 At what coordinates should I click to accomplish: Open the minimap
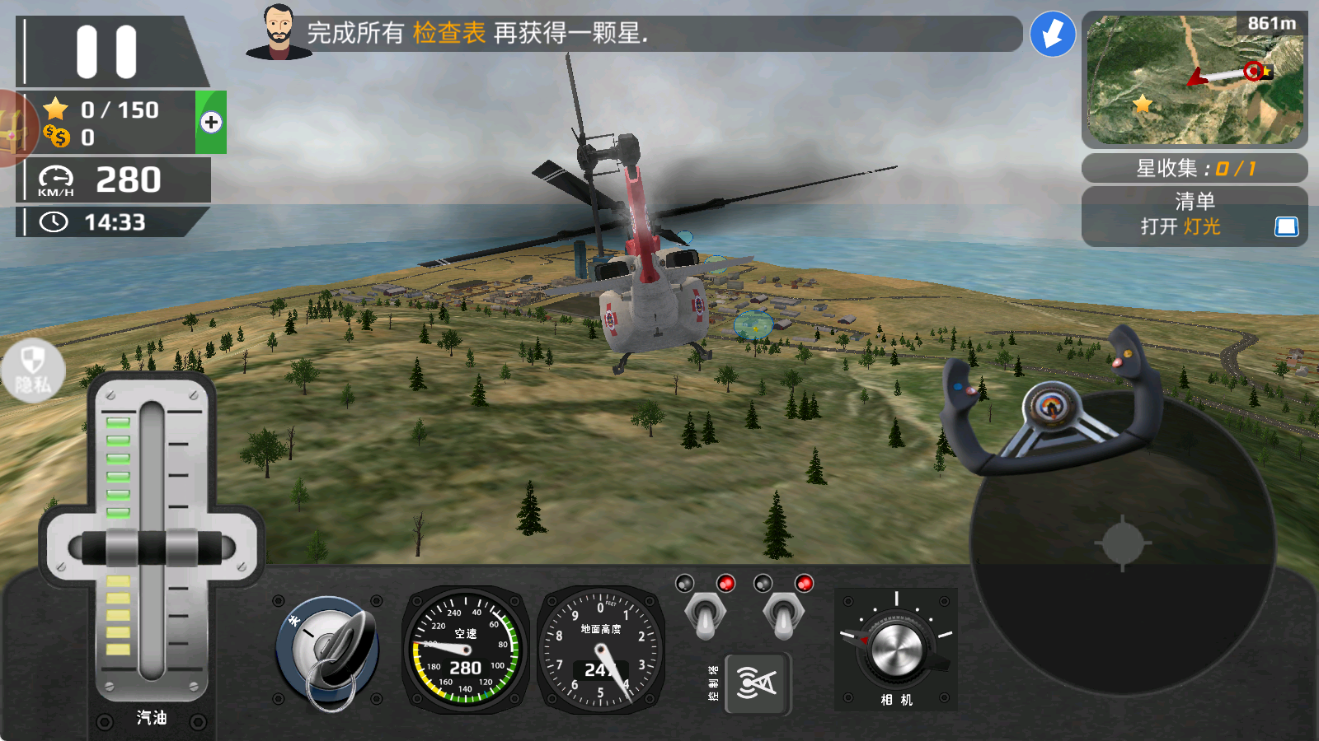pyautogui.click(x=1194, y=79)
